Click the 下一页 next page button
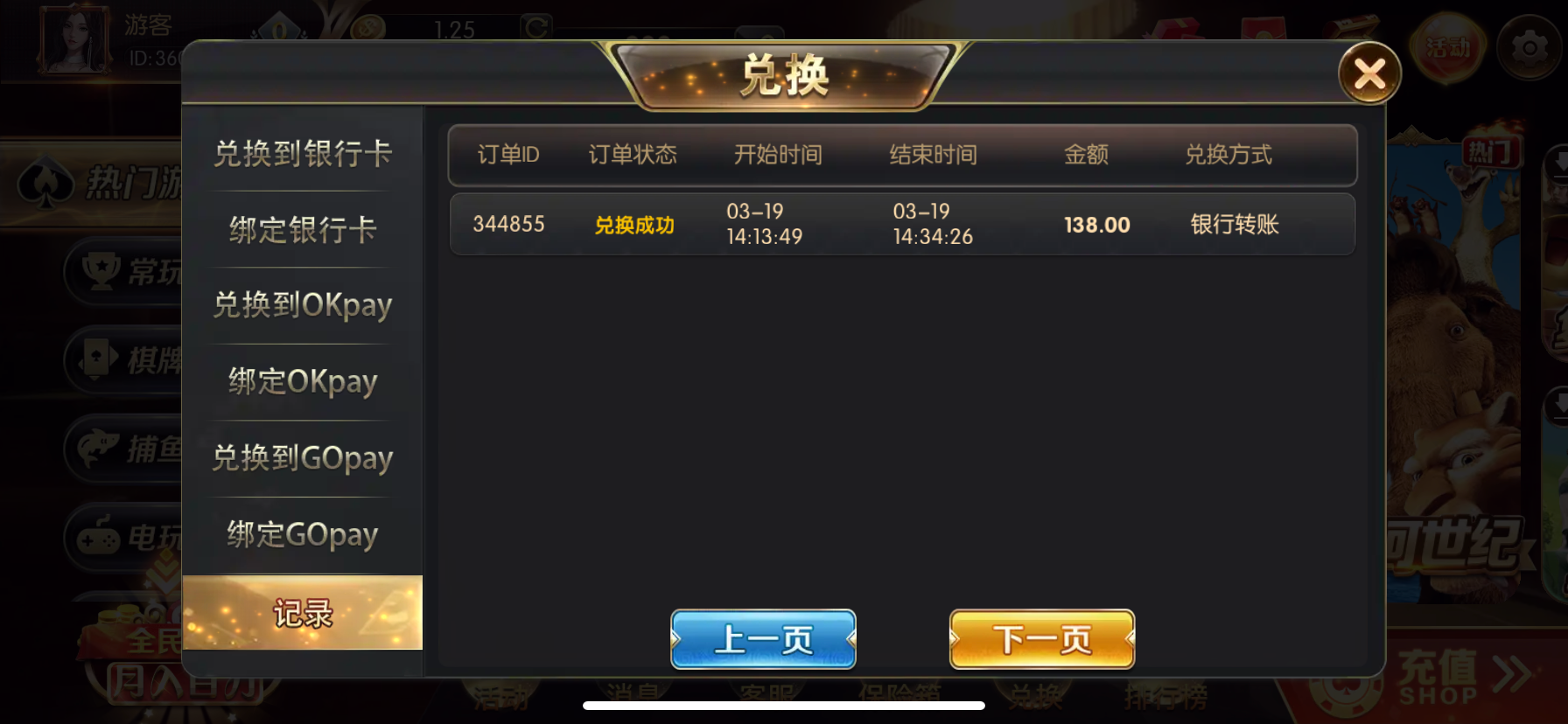This screenshot has width=1568, height=724. [x=1041, y=639]
